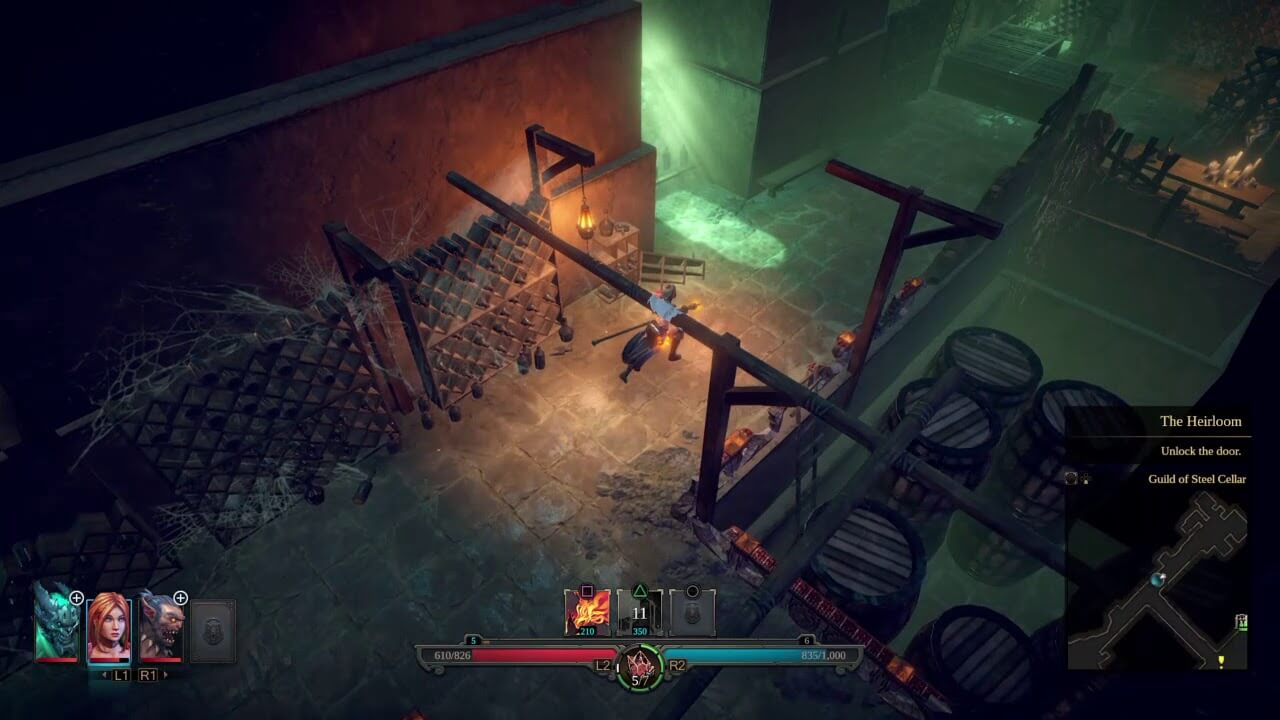
Task: Click the yellow exclamation quest marker on minimap
Action: [x=1221, y=661]
